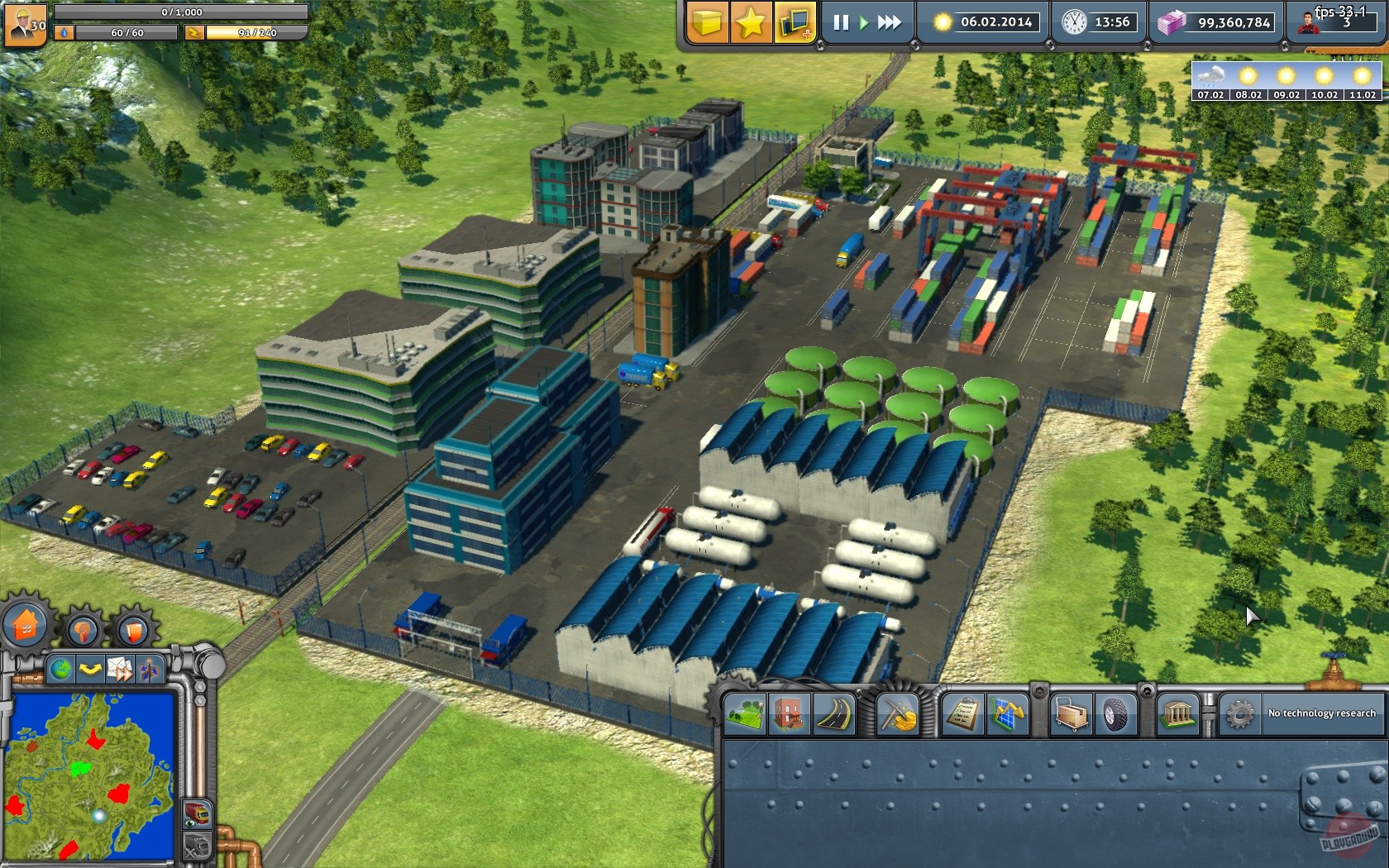Image resolution: width=1389 pixels, height=868 pixels.
Task: Toggle truck visibility with the red truck eye icon
Action: pos(198,814)
